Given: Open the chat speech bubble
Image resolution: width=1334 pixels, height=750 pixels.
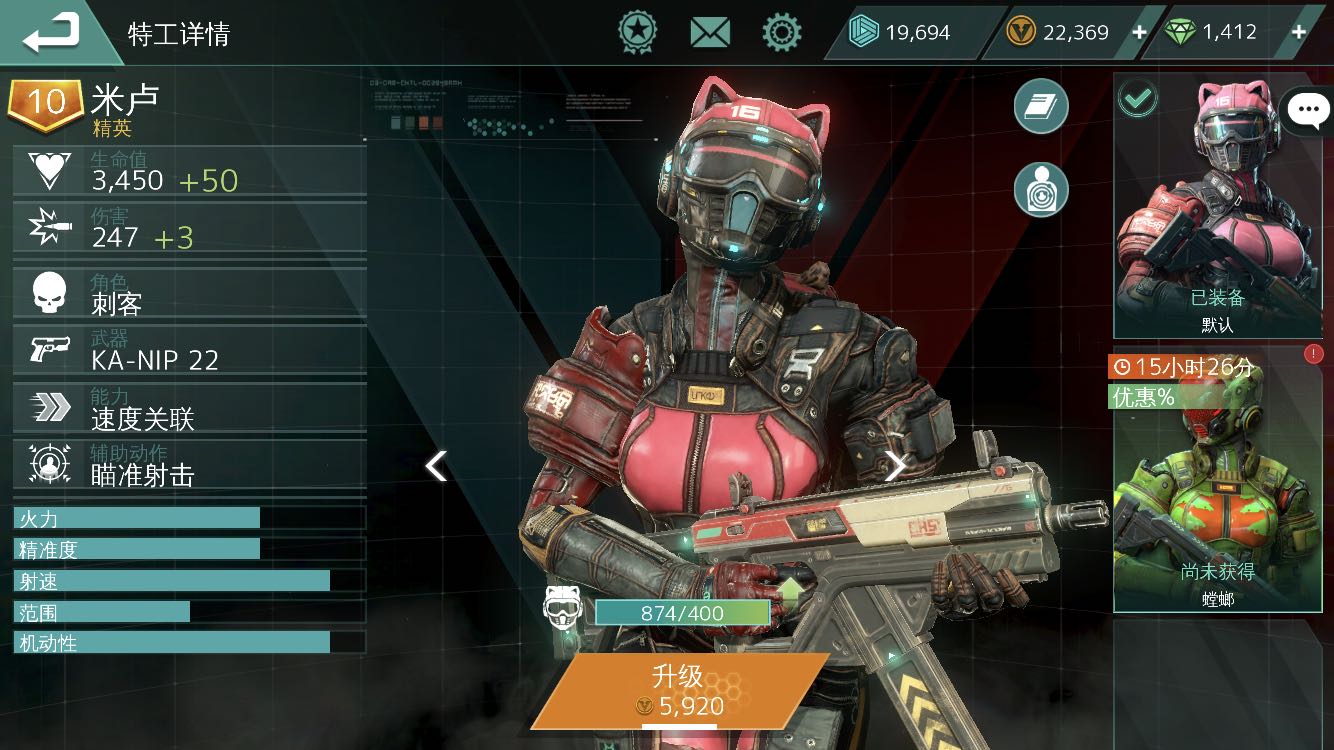Looking at the screenshot, I should coord(1308,111).
